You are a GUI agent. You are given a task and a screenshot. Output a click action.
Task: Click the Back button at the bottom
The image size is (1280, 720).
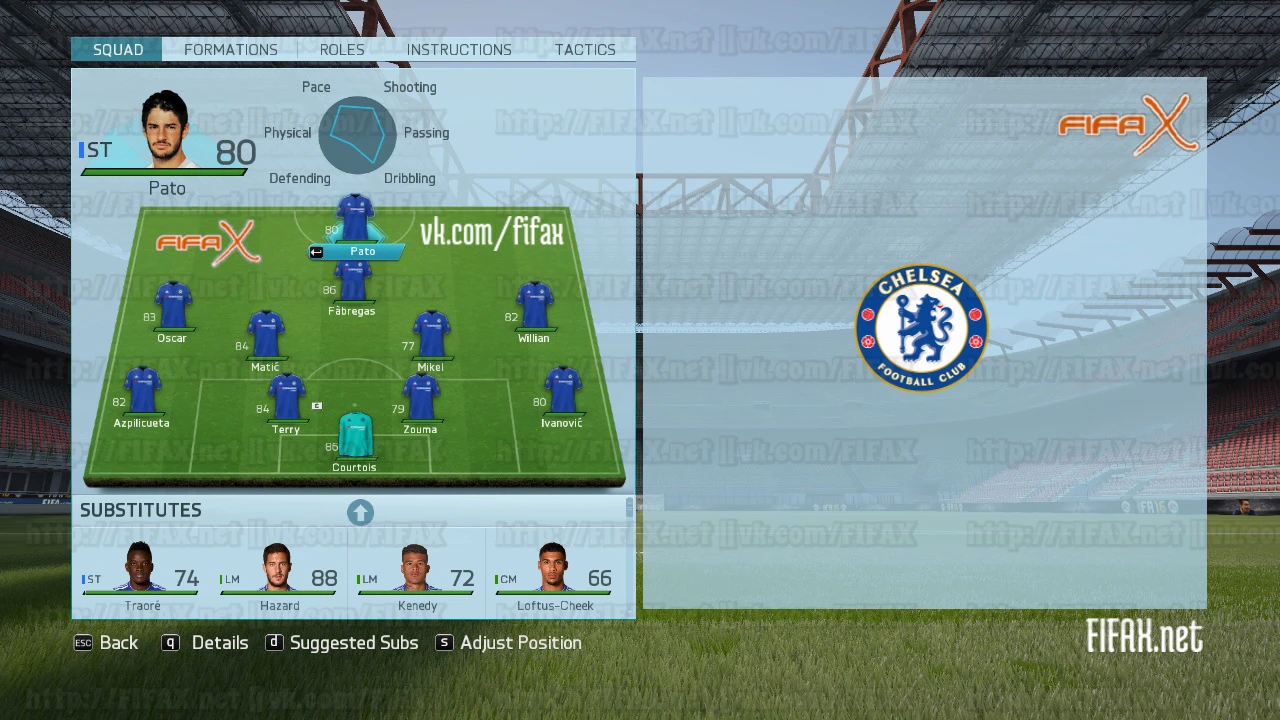119,643
